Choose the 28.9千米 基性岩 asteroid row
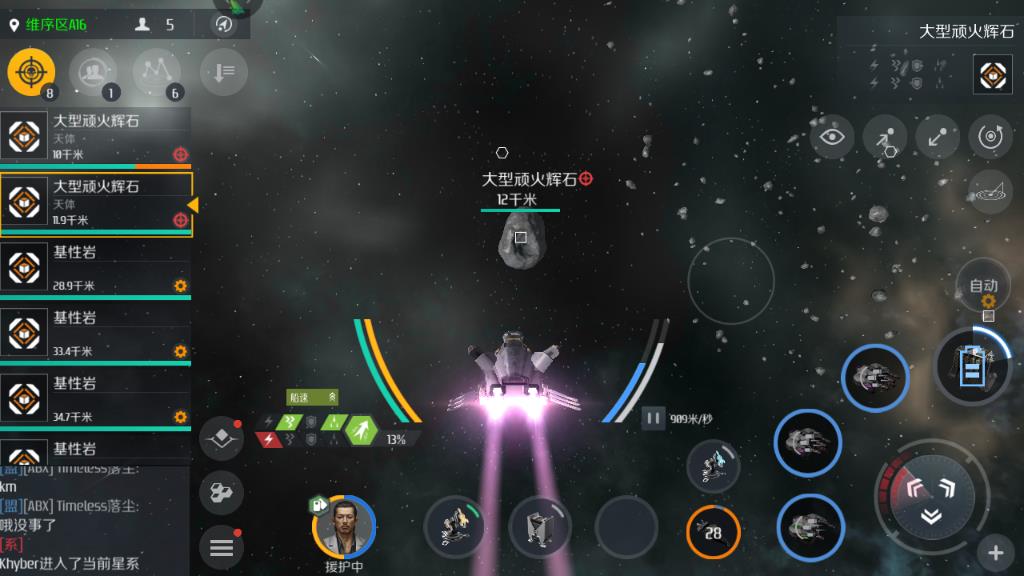 tap(95, 269)
